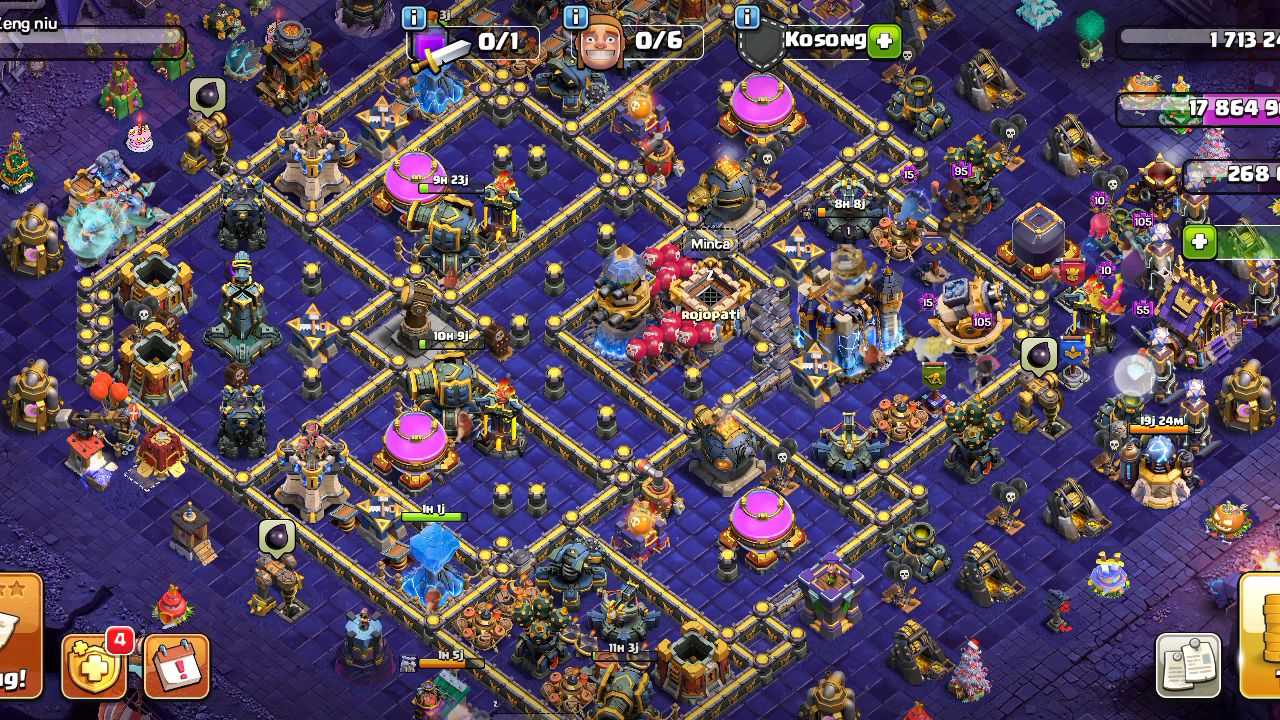This screenshot has width=1280, height=720.
Task: Show info for the Kosong shield
Action: click(x=747, y=17)
